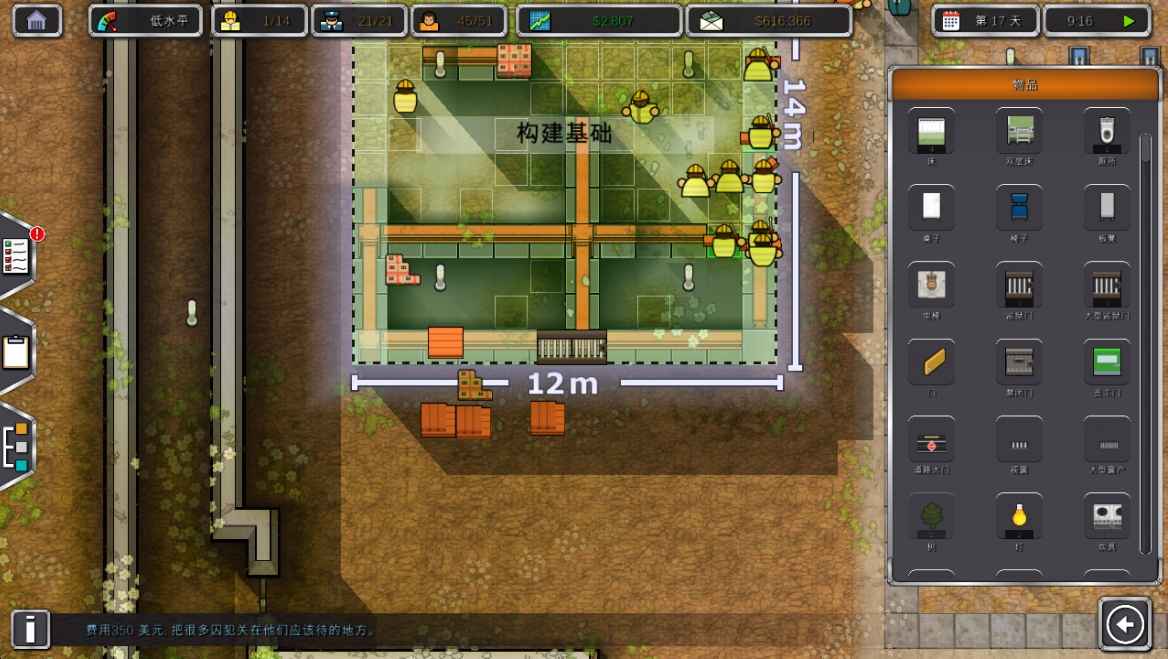This screenshot has height=659, width=1168.
Task: Pick the tree item (树)
Action: pyautogui.click(x=931, y=517)
